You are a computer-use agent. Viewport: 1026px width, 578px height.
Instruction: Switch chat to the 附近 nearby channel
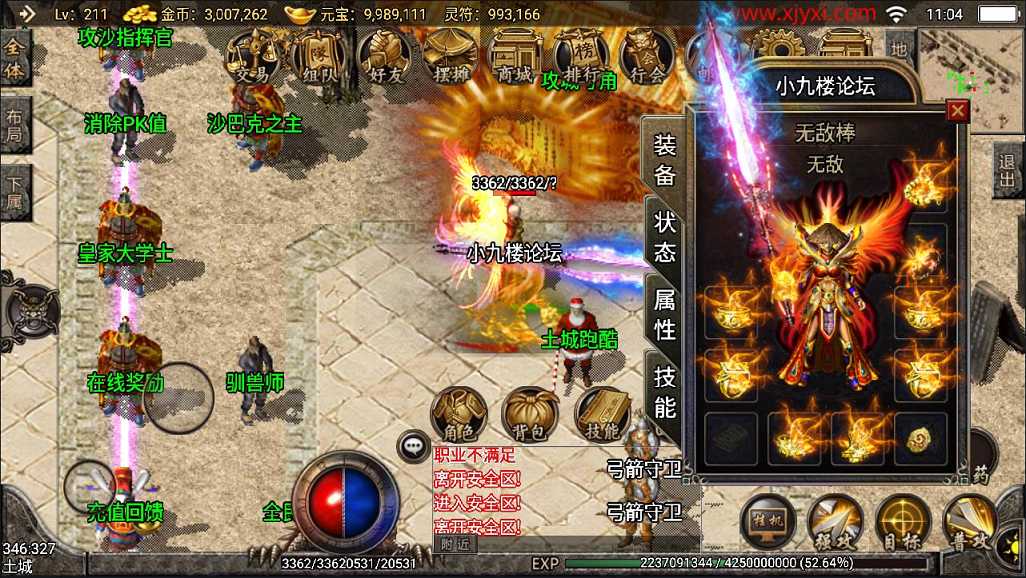[x=455, y=545]
